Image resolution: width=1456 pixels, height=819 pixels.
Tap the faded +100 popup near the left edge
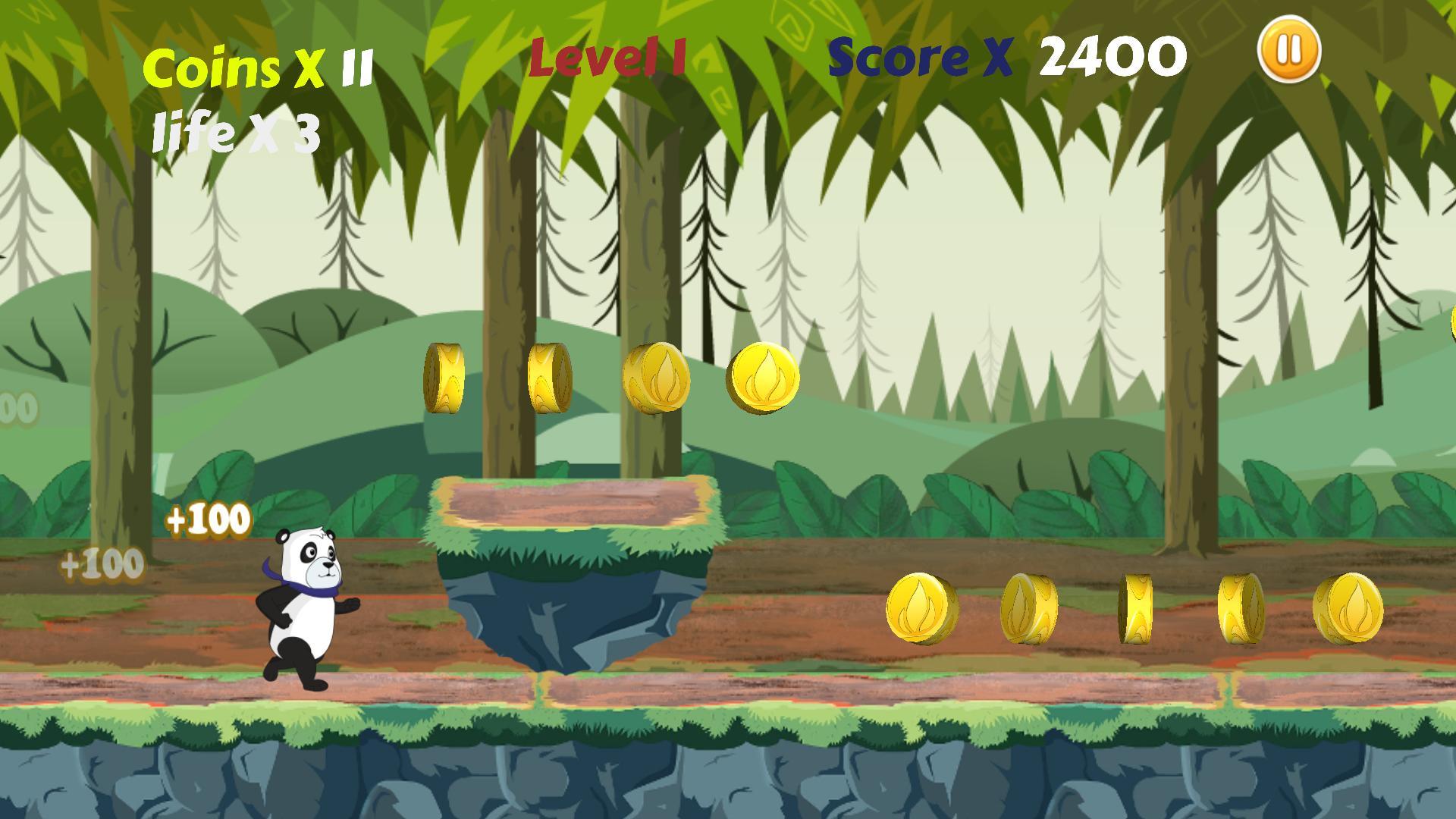pos(102,565)
